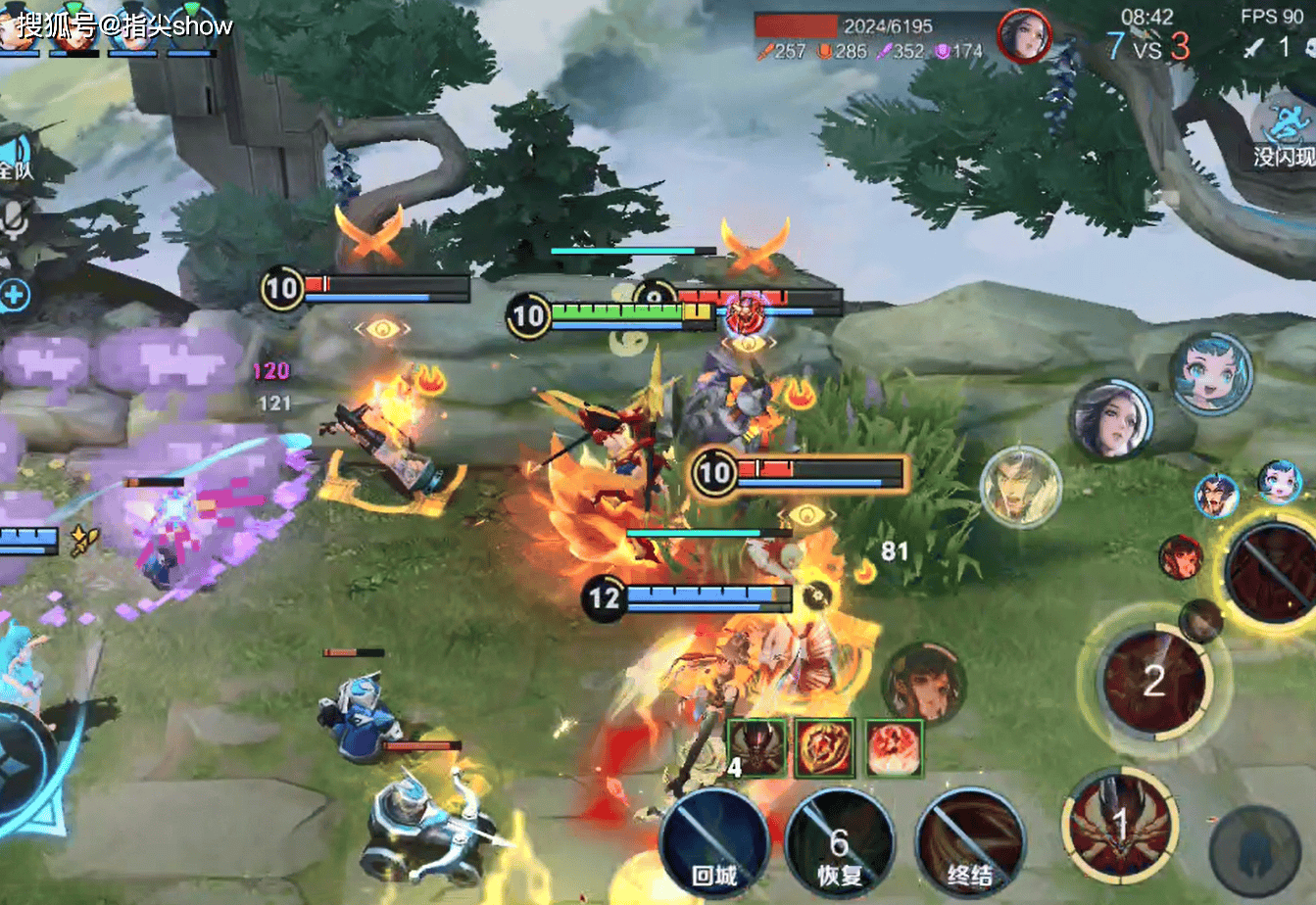Trigger the glowing yellow-ringed ultimate skill

click(1274, 573)
